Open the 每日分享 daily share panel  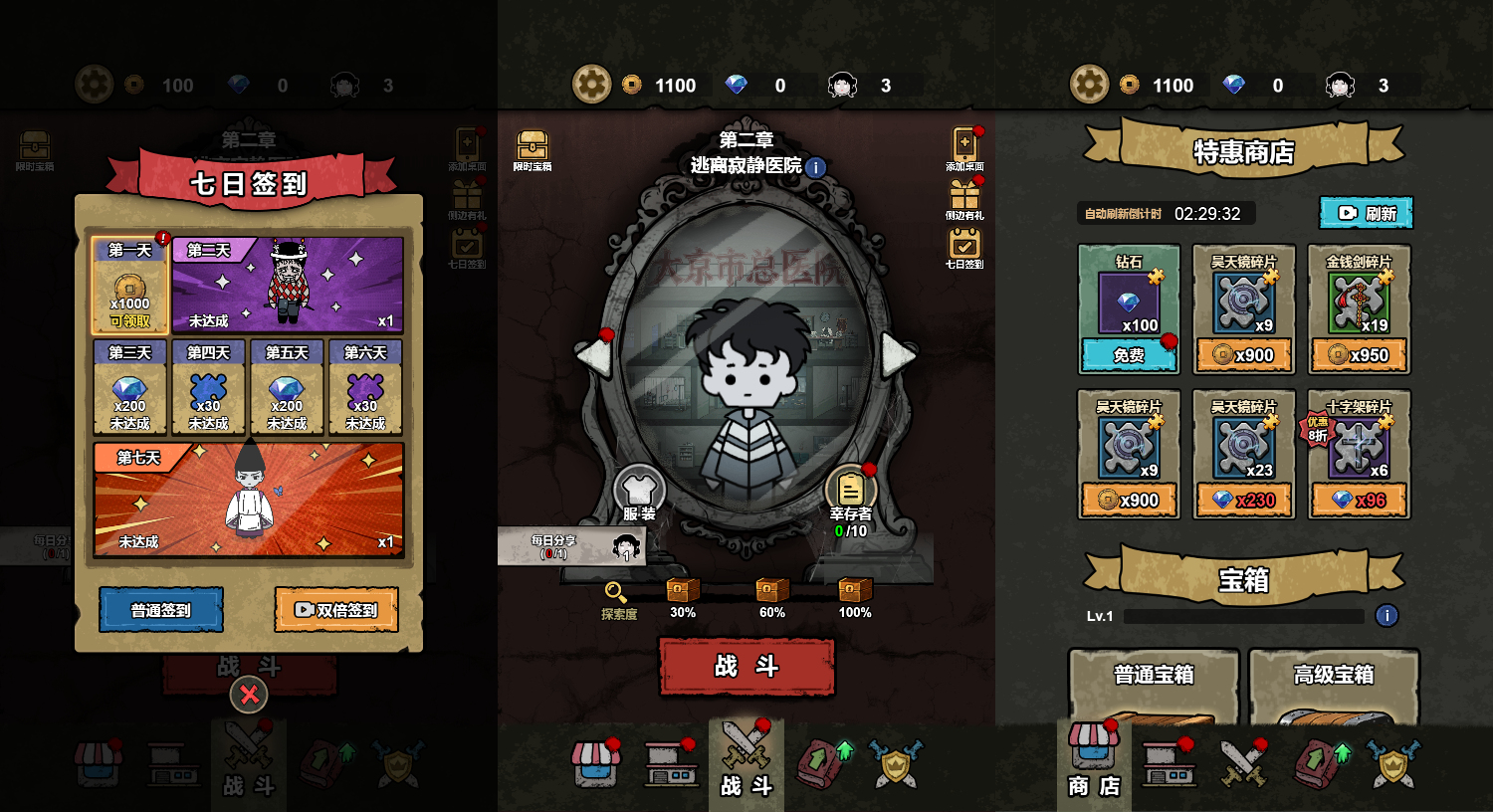point(568,546)
